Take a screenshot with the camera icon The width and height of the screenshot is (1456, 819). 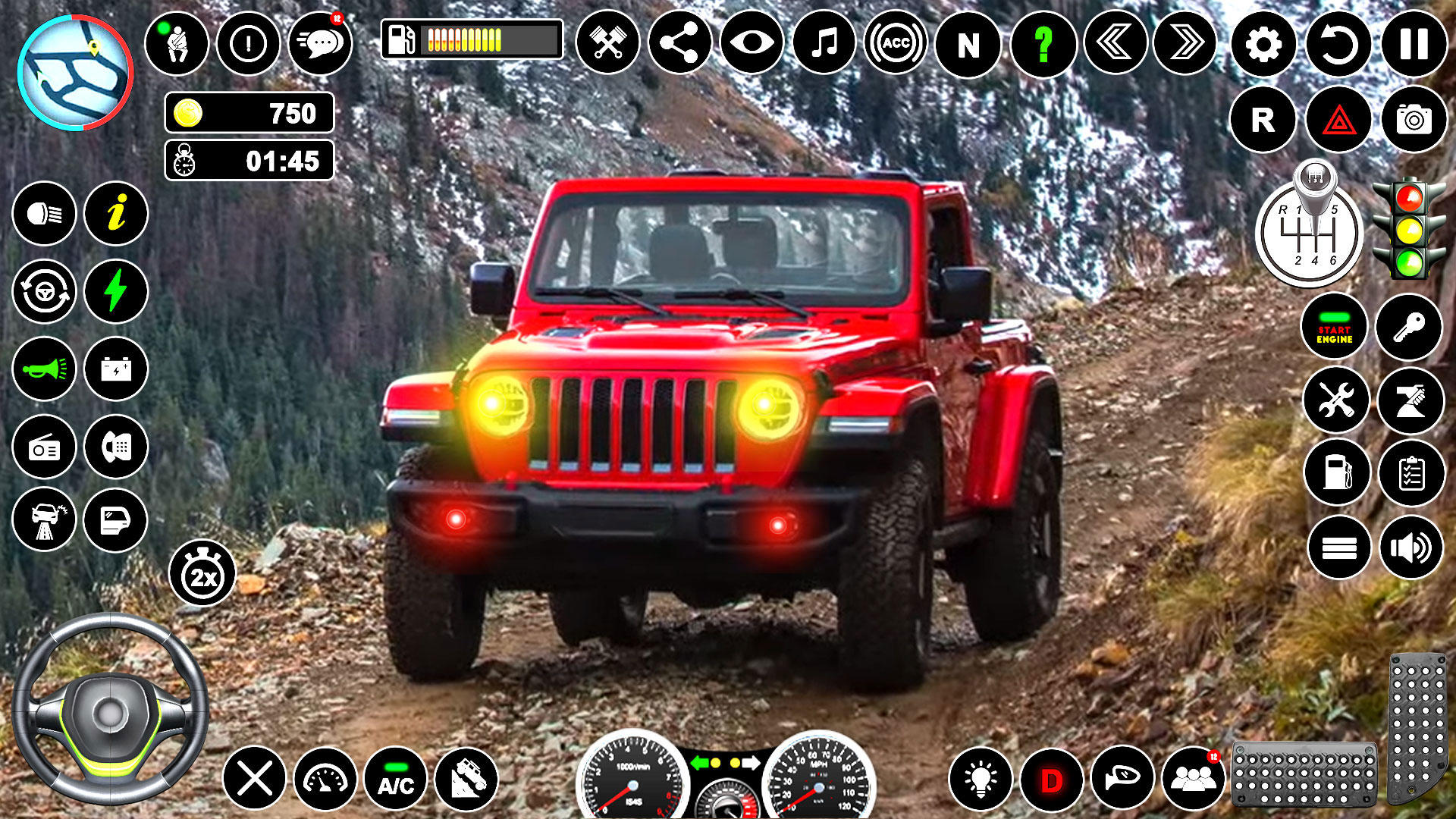[1410, 118]
